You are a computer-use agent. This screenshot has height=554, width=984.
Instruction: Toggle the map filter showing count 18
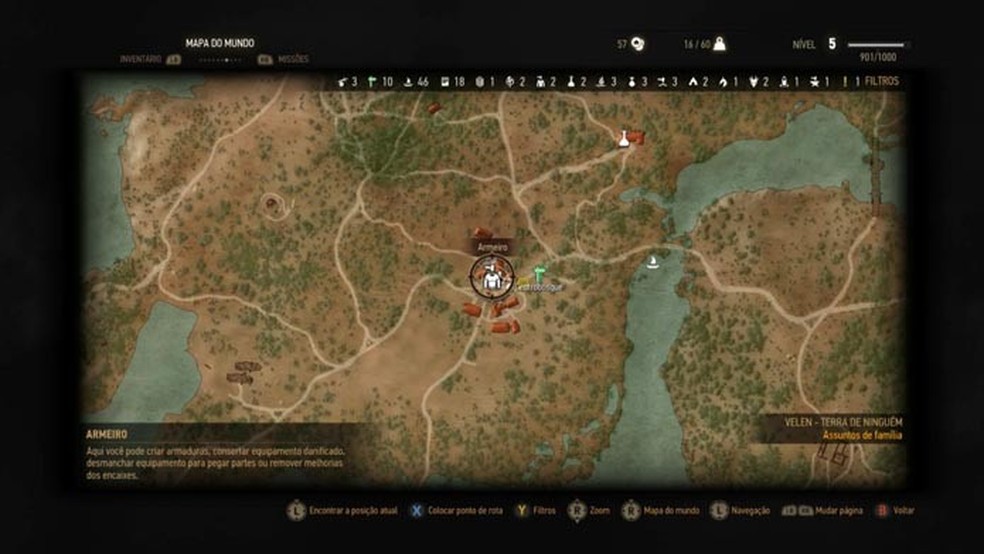453,81
